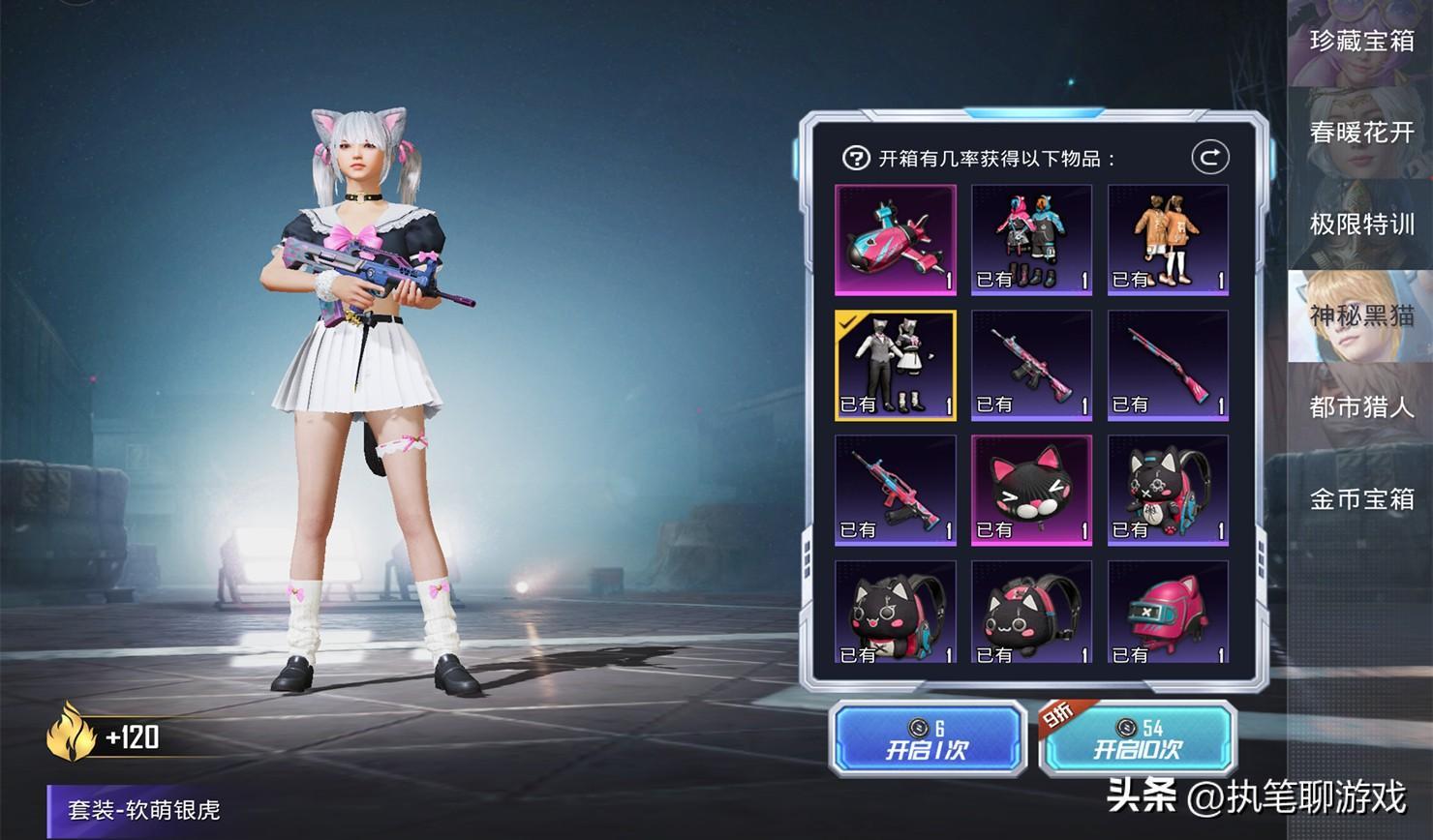Go to the 金币宝箱 tab
Screen dimensions: 1433x840
[x=1361, y=499]
